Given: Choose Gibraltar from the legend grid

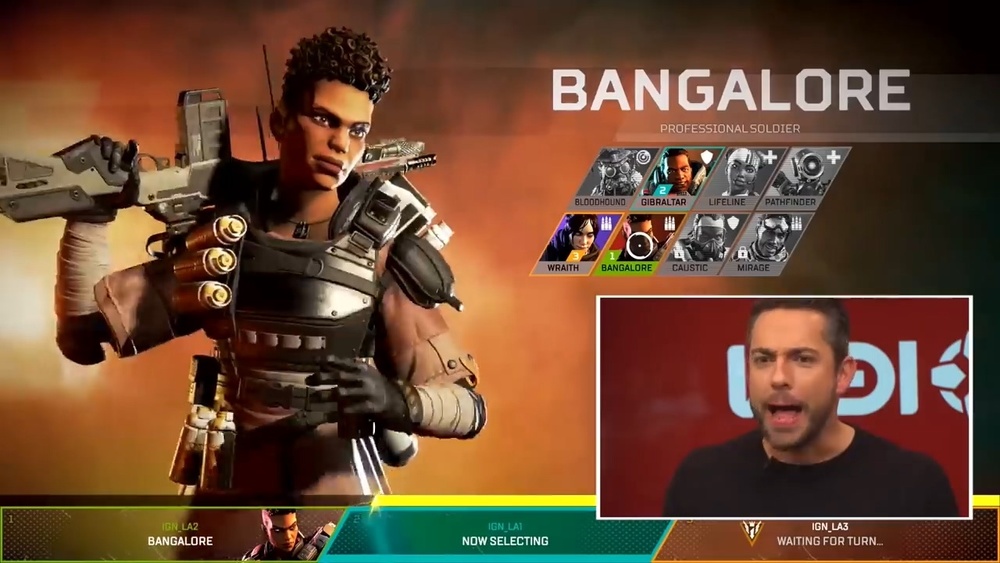Looking at the screenshot, I should point(666,176).
